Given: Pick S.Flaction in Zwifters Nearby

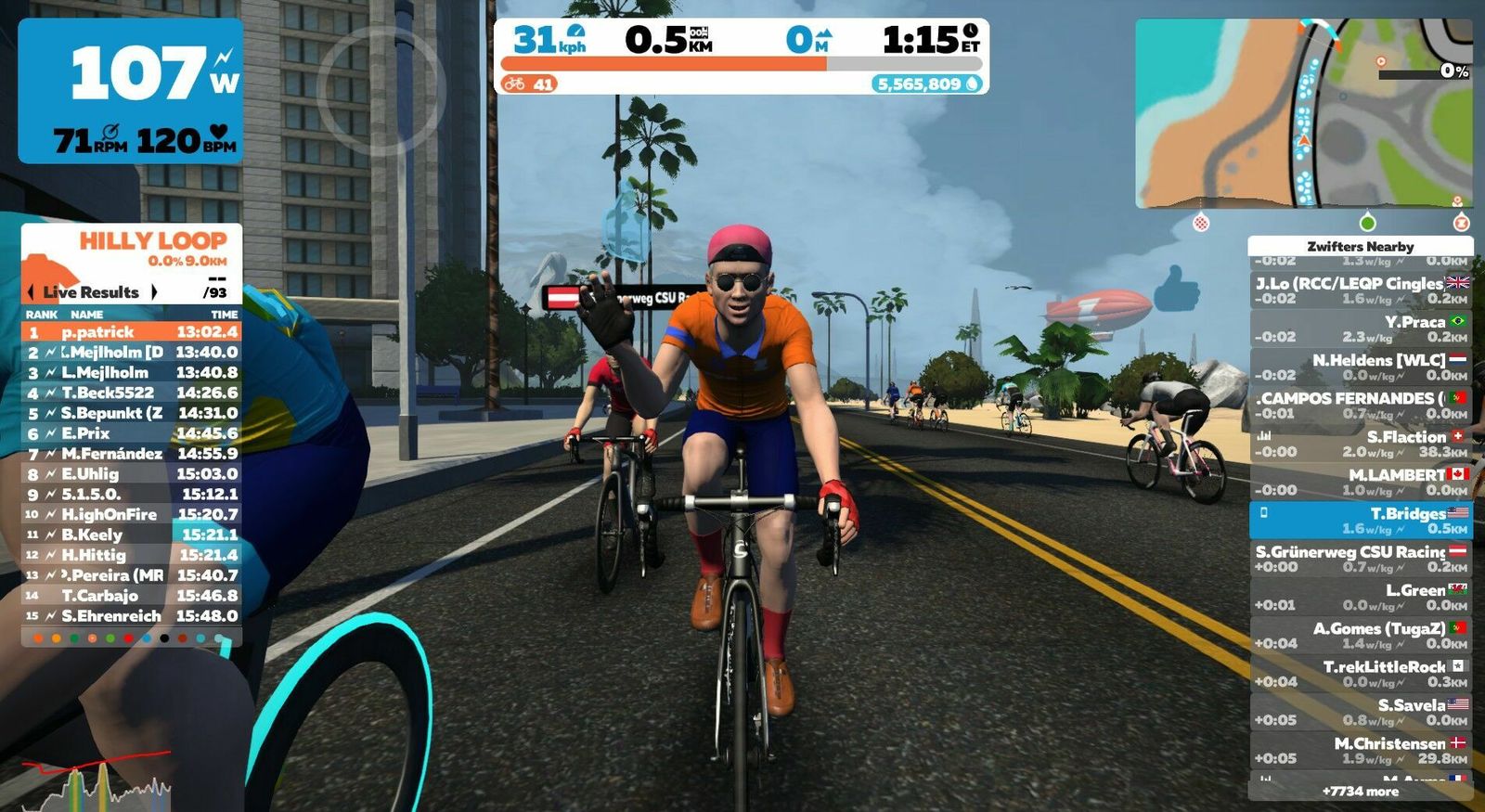Looking at the screenshot, I should (1360, 444).
